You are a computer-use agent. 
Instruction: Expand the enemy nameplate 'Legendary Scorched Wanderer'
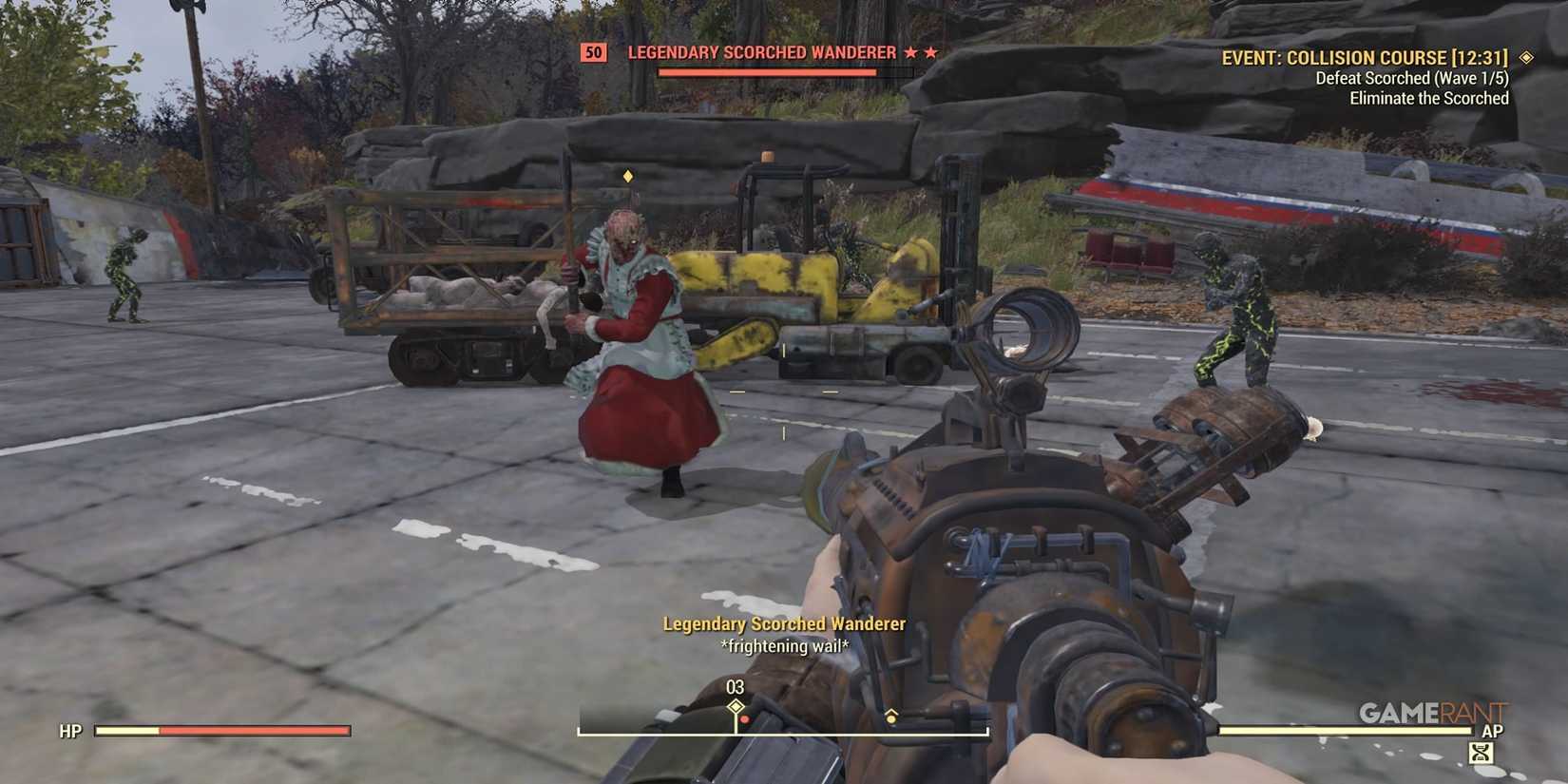point(783,624)
